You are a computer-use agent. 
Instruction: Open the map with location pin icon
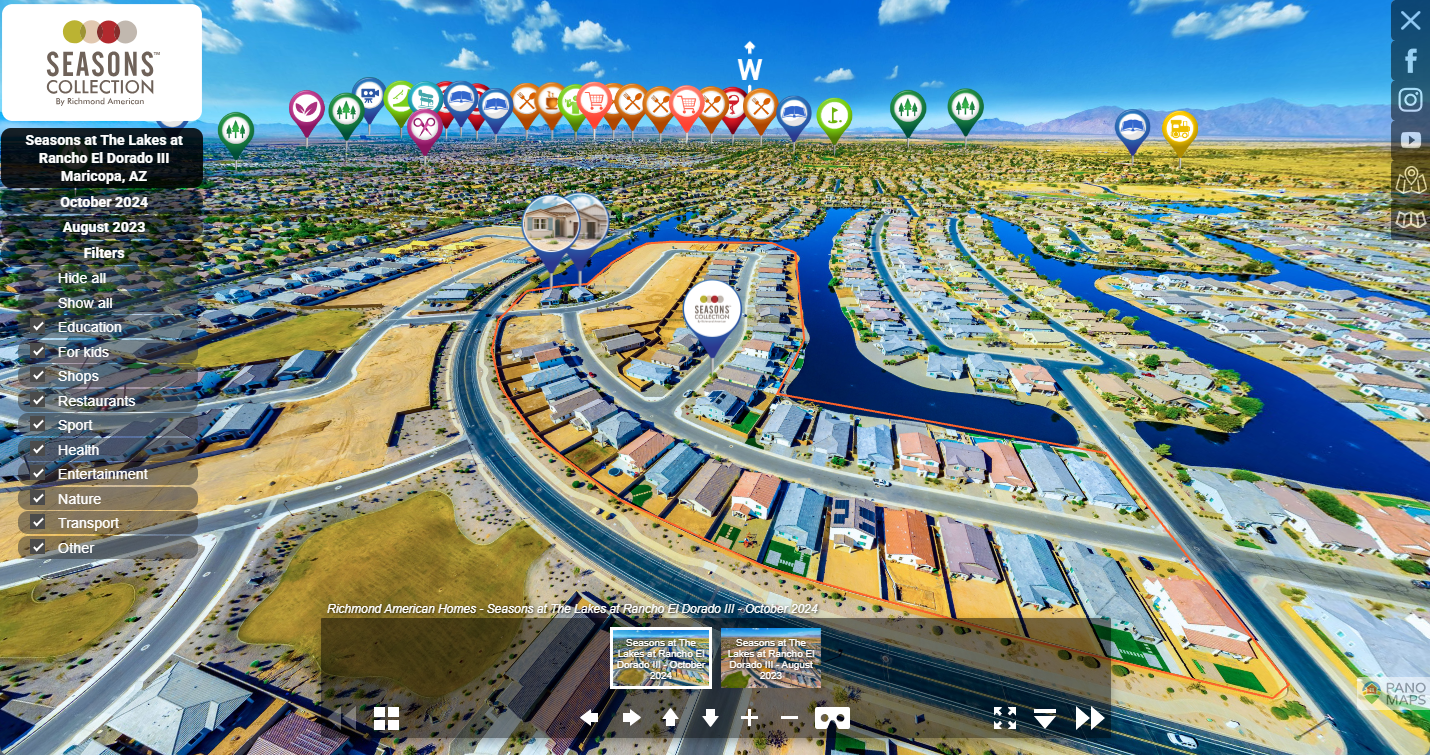tap(1410, 180)
